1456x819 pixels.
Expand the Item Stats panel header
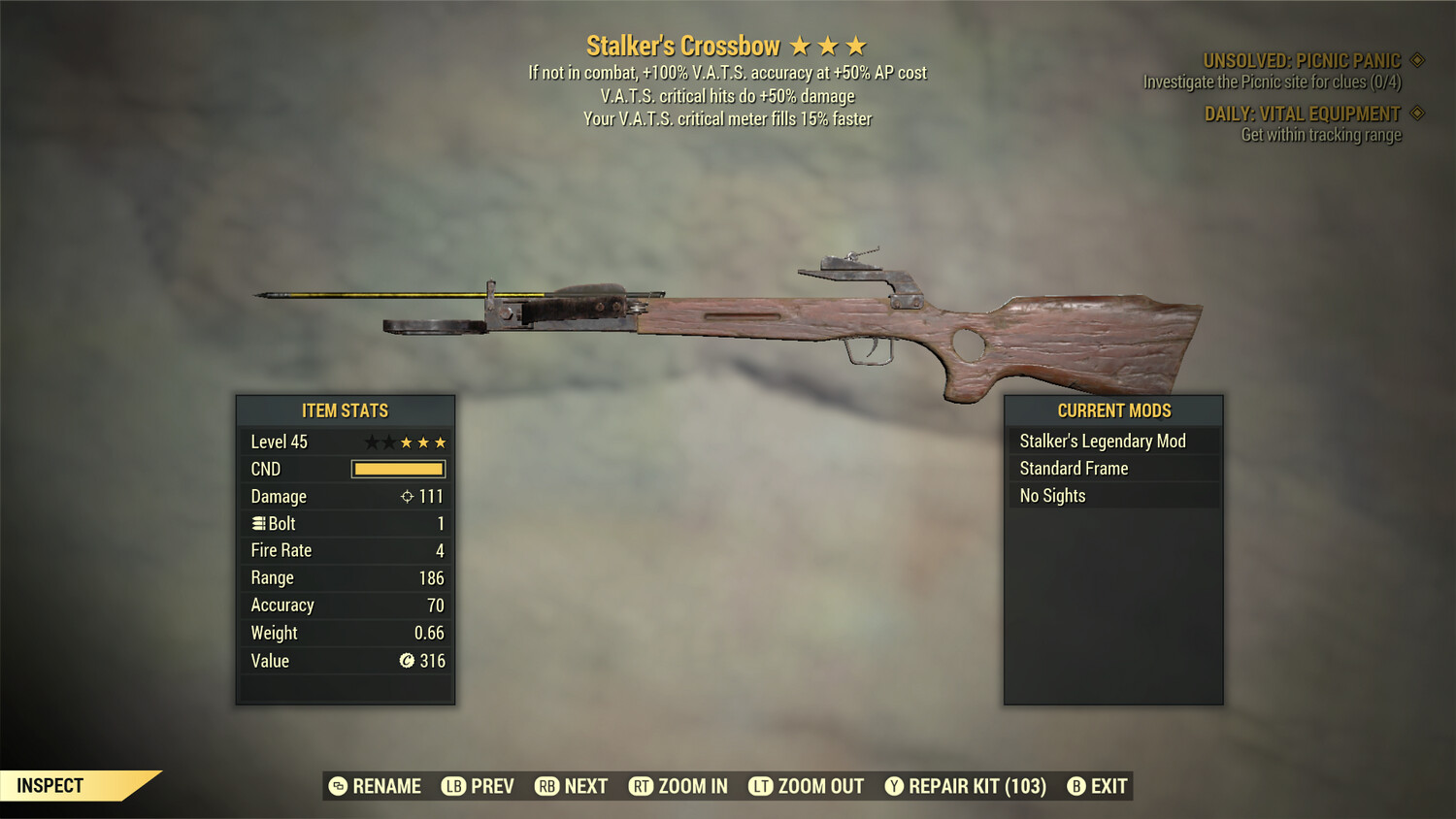coord(345,410)
